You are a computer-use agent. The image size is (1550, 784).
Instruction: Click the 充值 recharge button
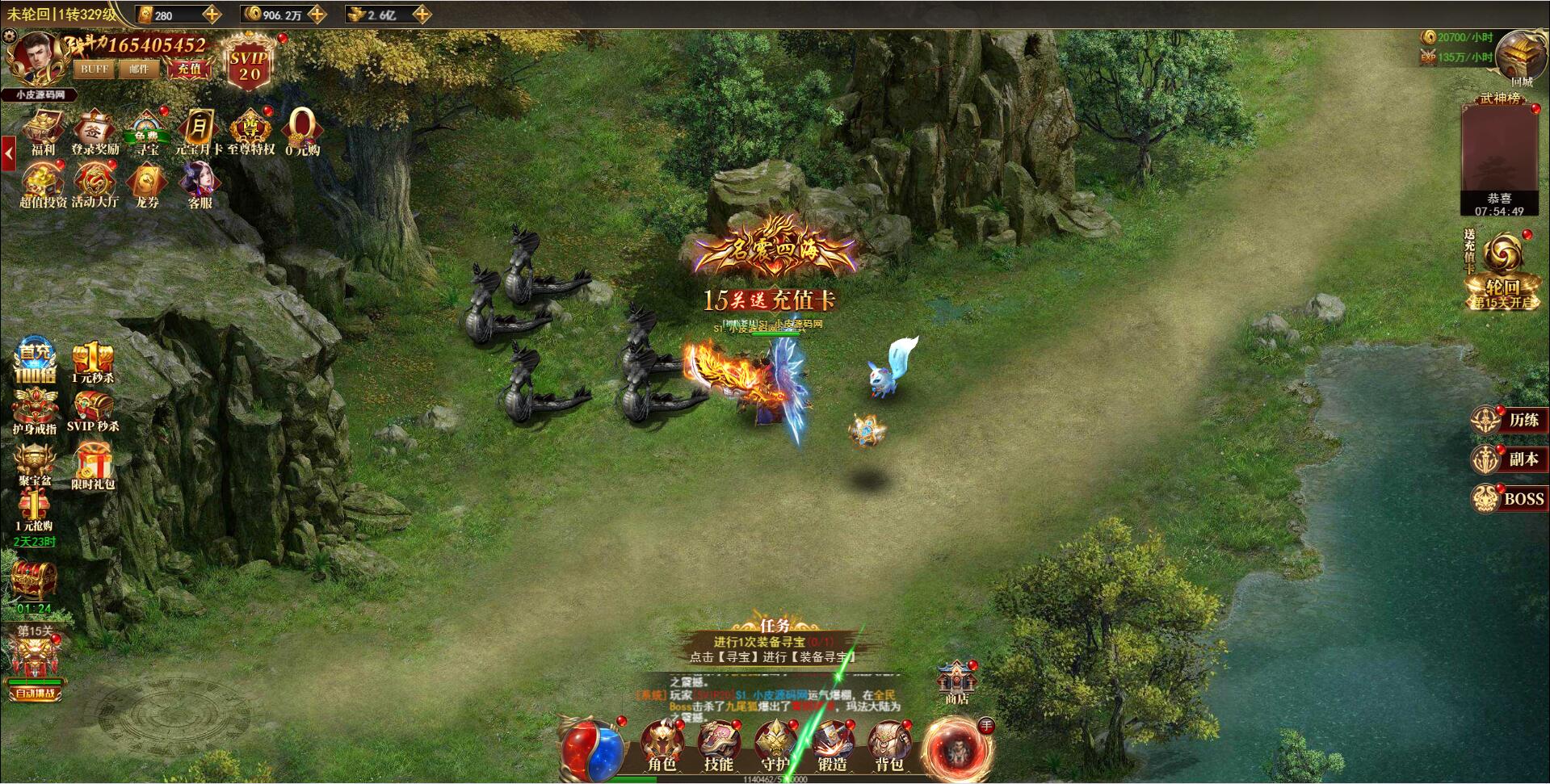[191, 70]
